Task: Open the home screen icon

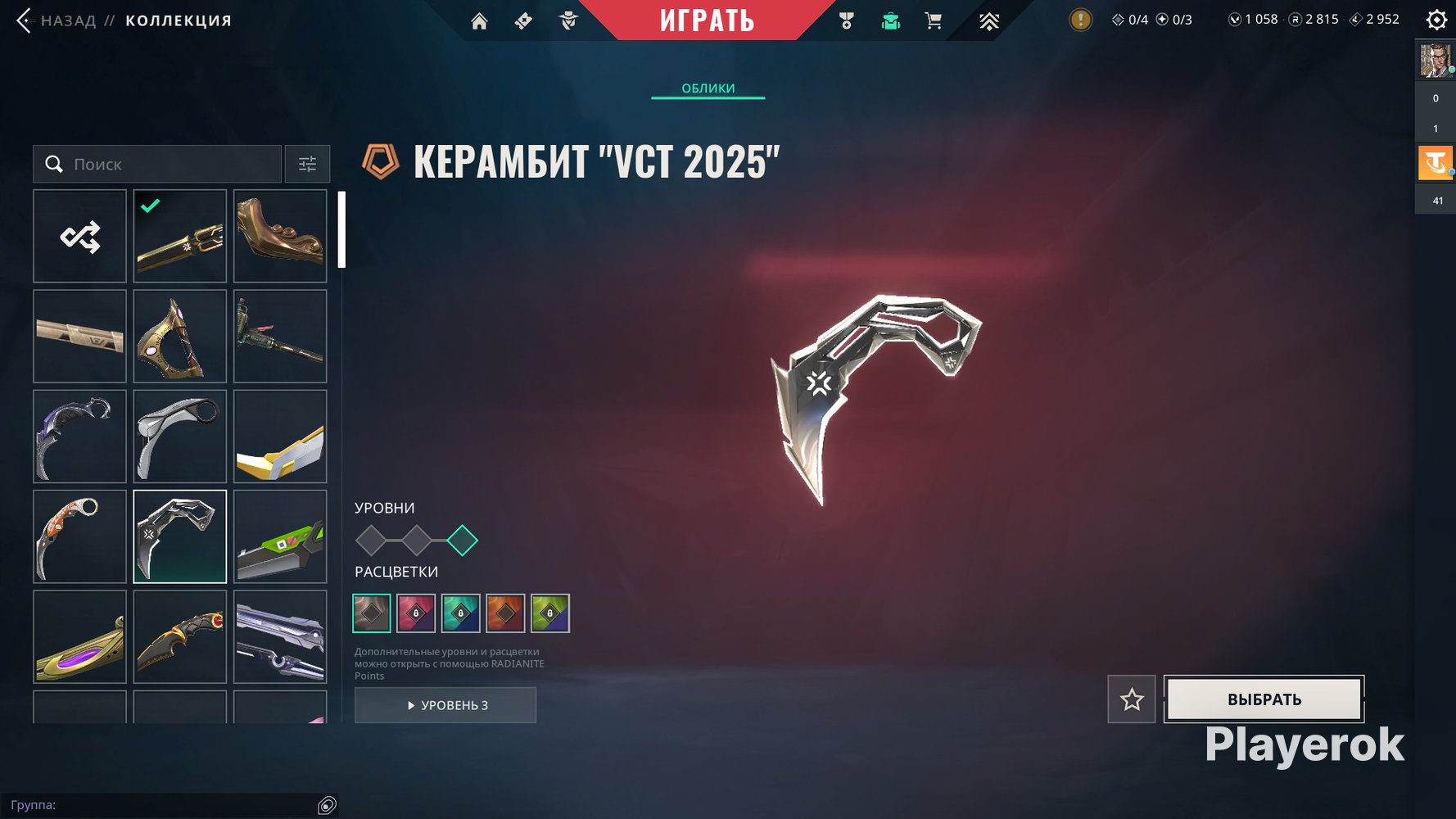Action: tap(479, 21)
